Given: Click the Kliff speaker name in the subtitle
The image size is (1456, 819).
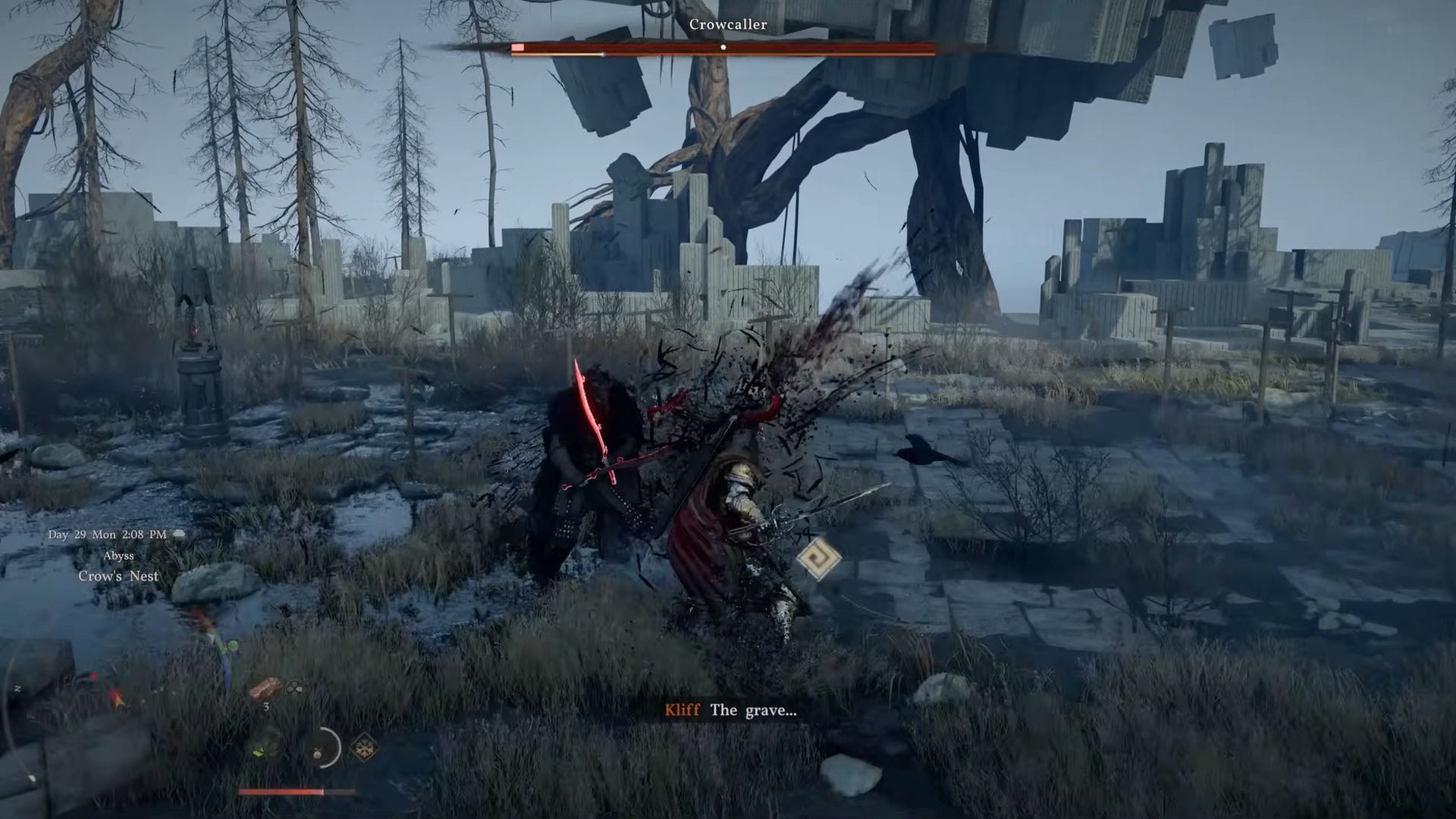Looking at the screenshot, I should [x=681, y=711].
